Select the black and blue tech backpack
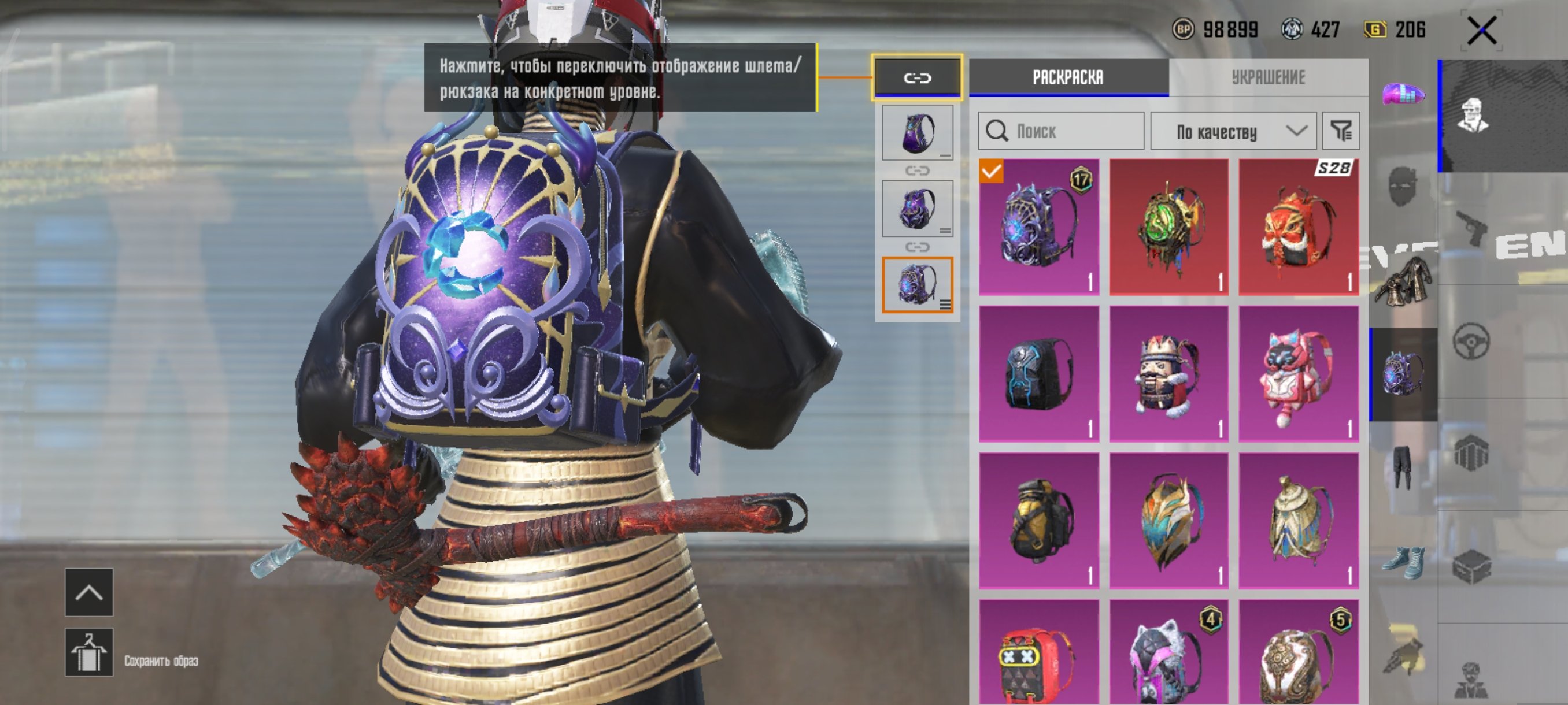This screenshot has width=1568, height=705. pos(1039,374)
